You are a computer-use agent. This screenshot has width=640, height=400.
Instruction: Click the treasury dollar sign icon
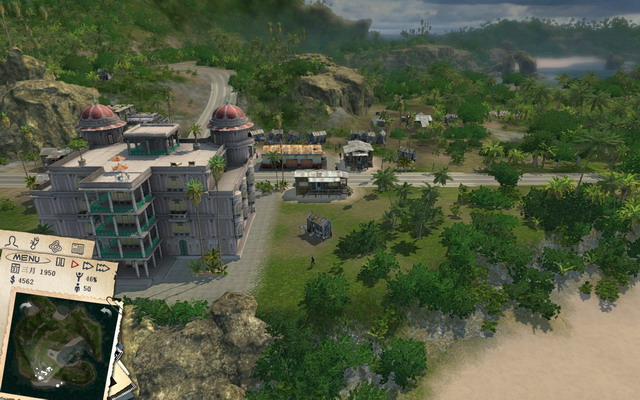point(13,282)
